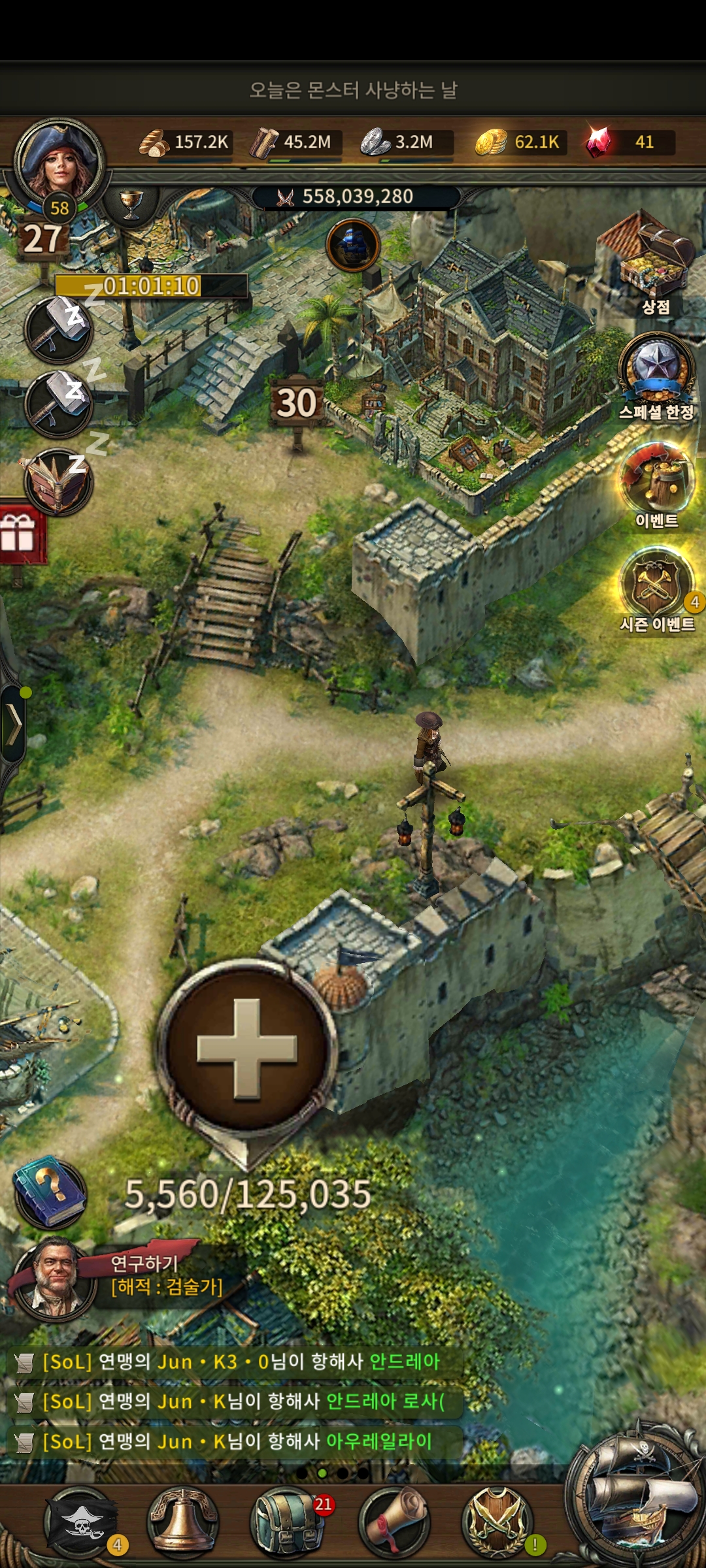706x1568 pixels.
Task: Select the idle book research queue icon
Action: (x=58, y=482)
